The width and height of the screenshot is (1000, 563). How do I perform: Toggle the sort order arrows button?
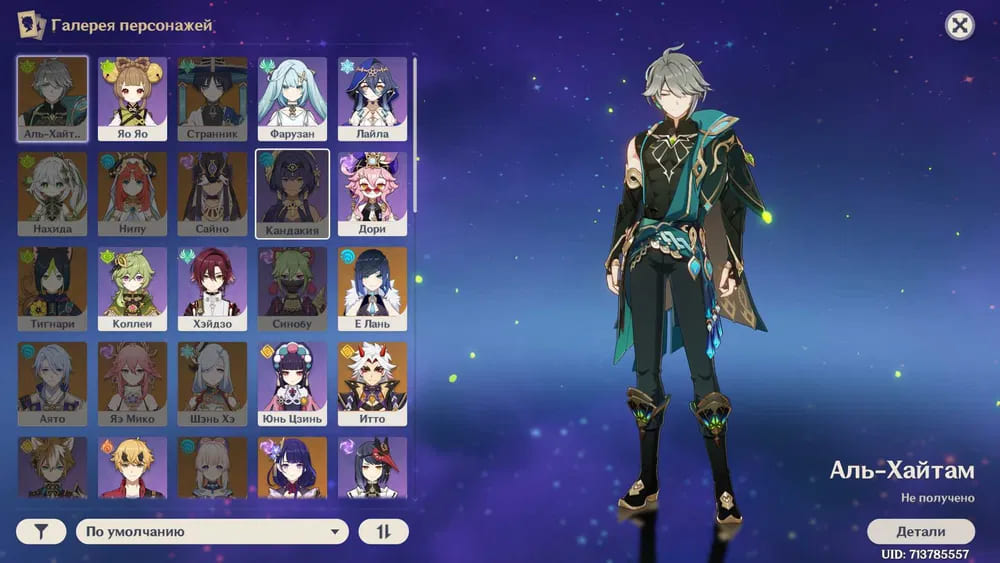384,531
